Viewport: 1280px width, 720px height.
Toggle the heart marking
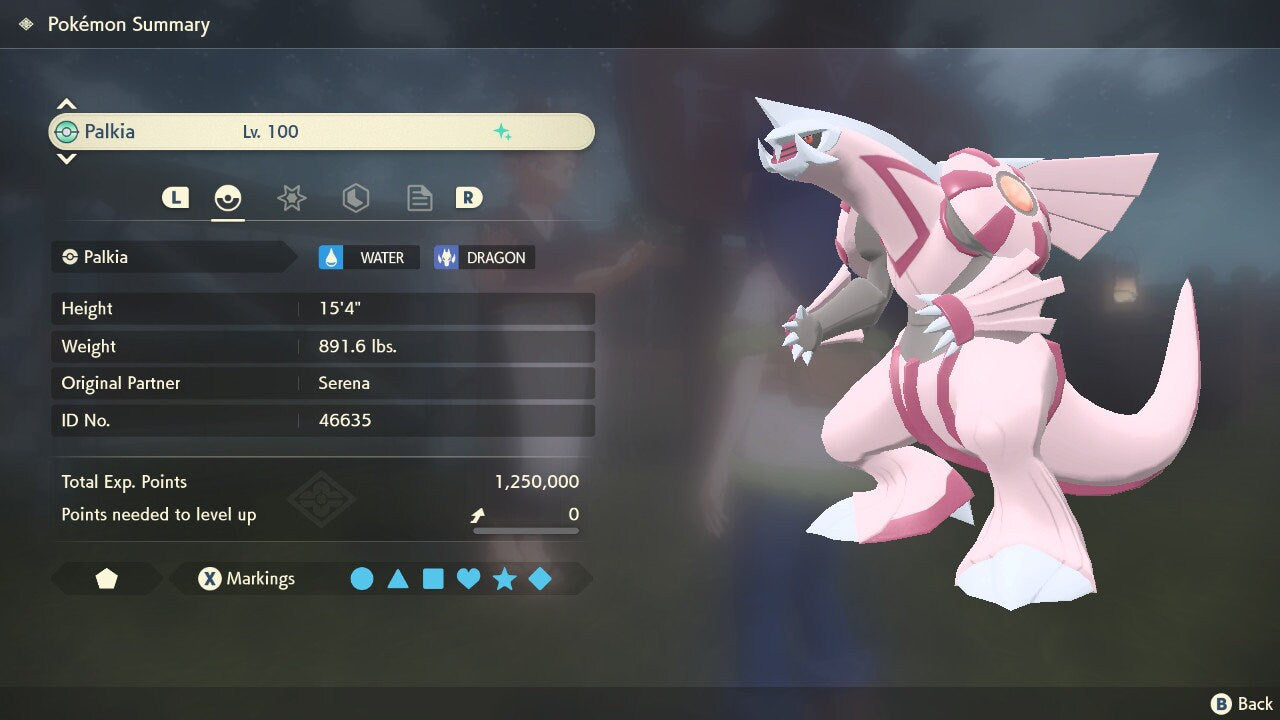tap(468, 579)
